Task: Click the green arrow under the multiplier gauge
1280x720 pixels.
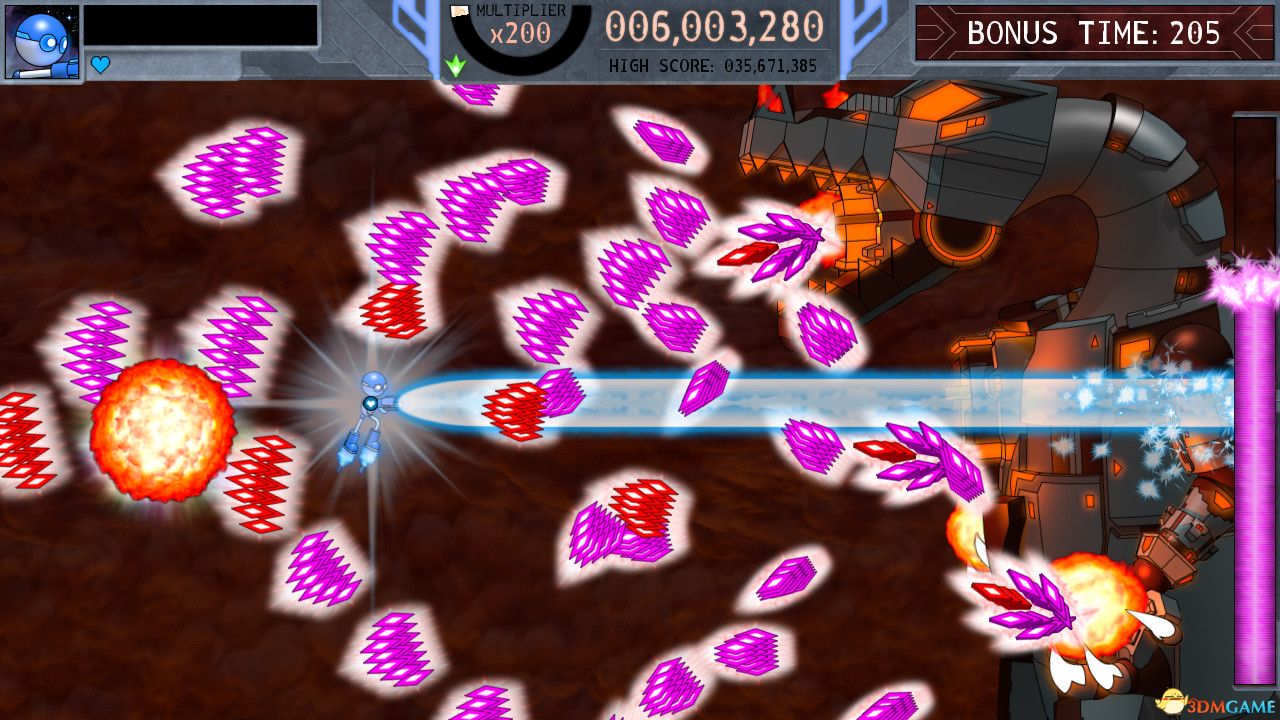Action: point(455,64)
